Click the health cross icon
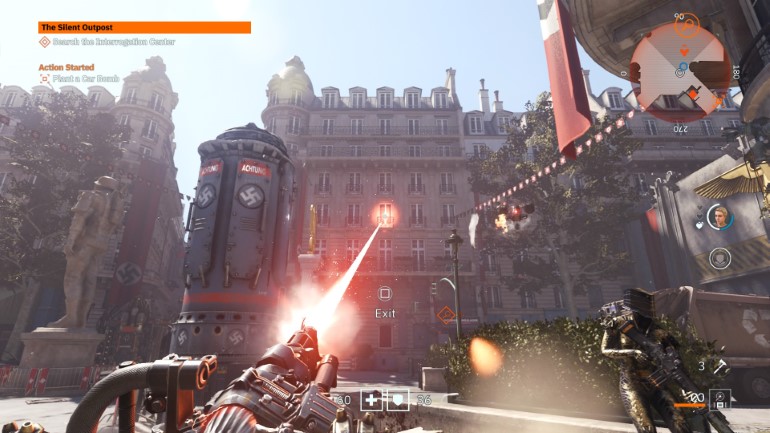770x433 pixels. 371,399
